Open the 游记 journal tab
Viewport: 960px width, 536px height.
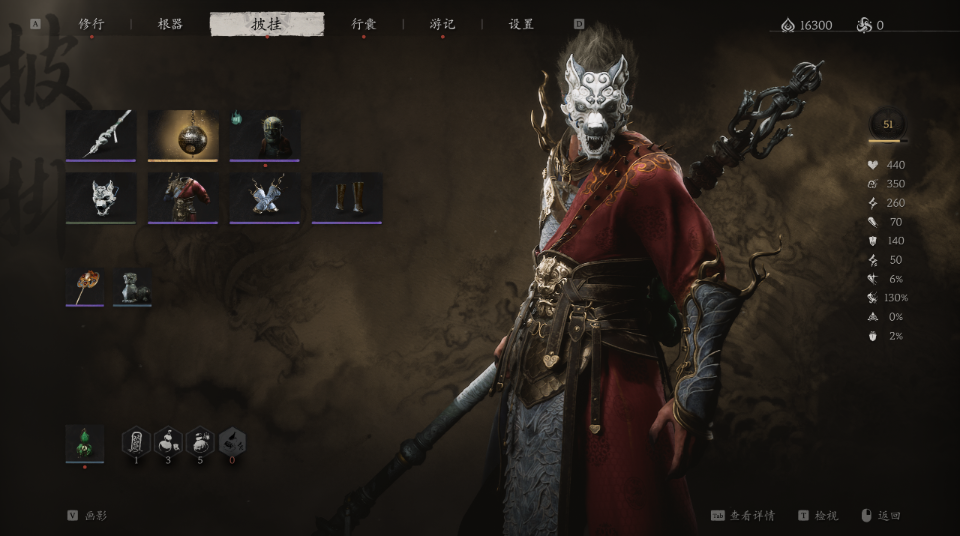442,24
